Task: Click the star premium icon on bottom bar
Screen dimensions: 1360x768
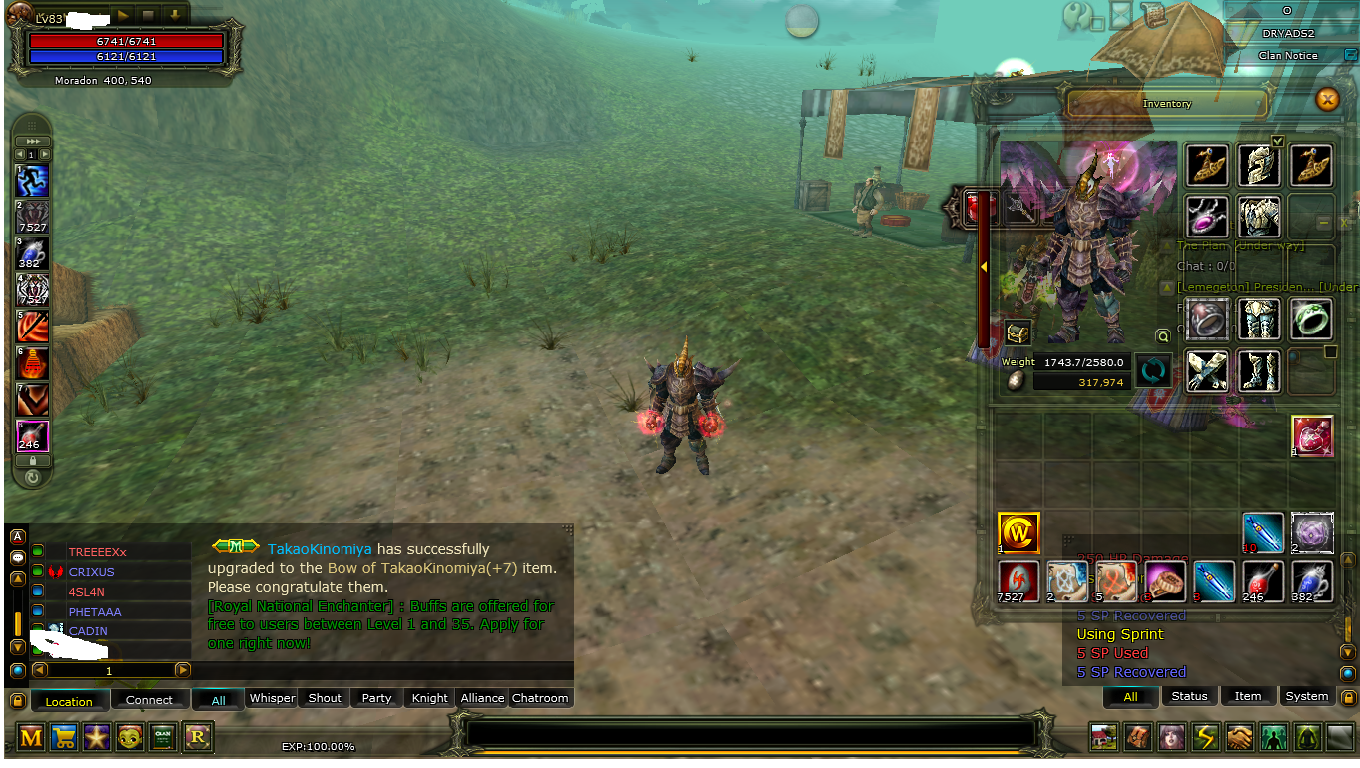Action: point(96,737)
